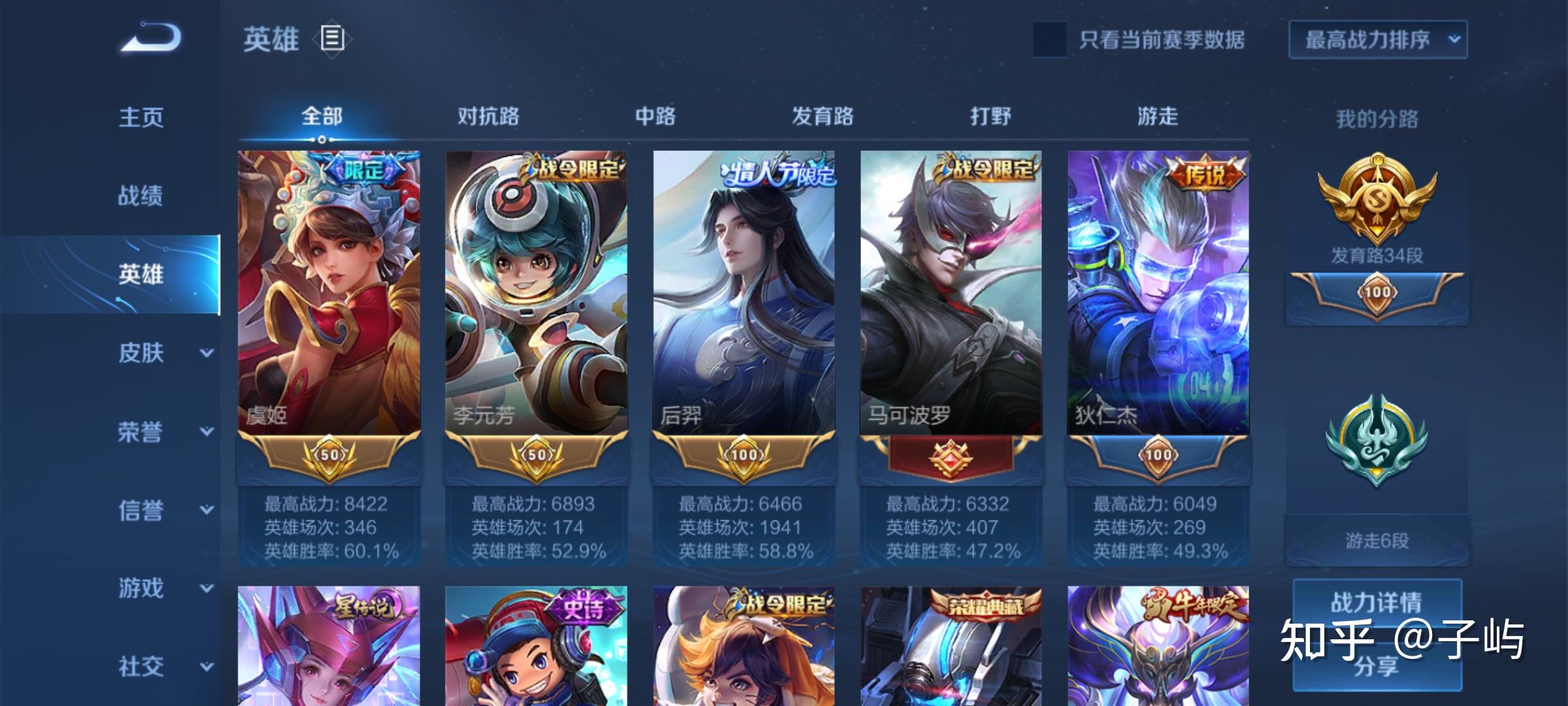Expand the 社交 sidebar section
Screen dimensions: 1568x706
pos(163,667)
